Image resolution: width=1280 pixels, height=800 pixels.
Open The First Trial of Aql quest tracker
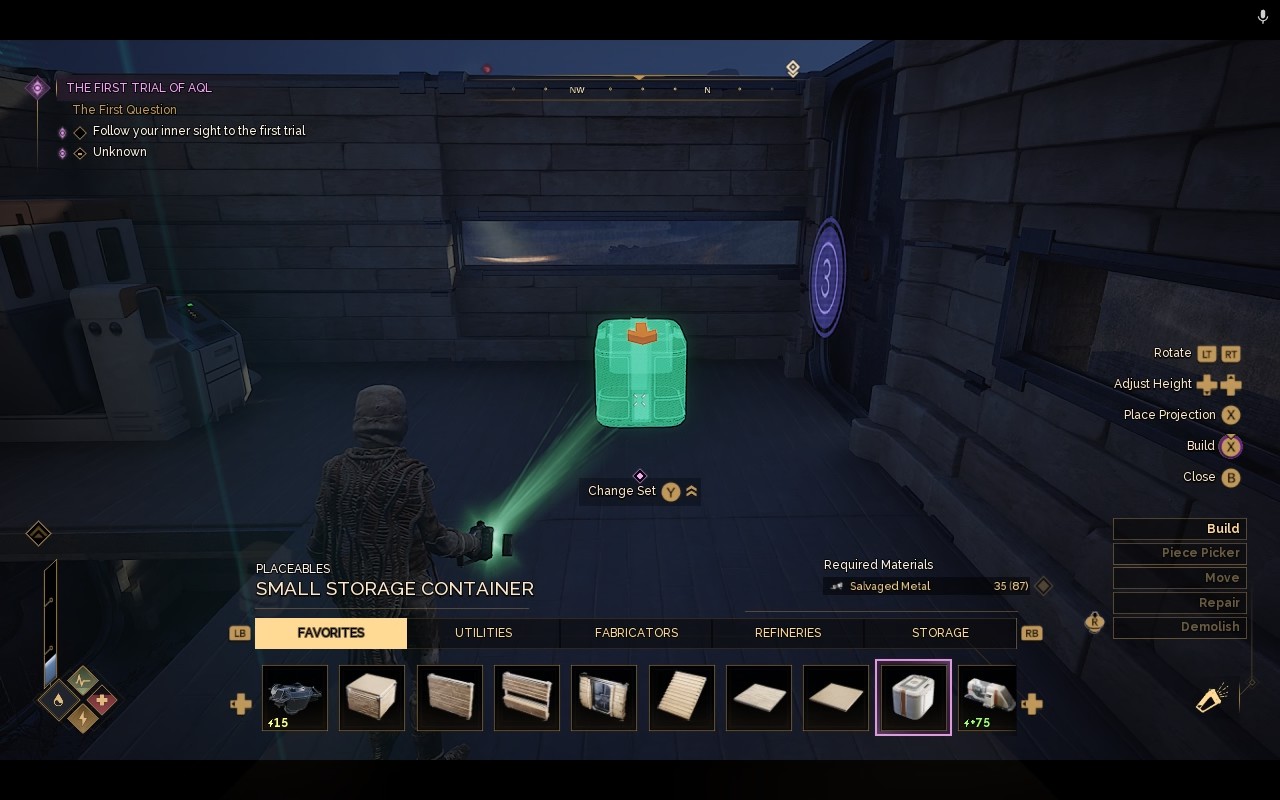[139, 88]
